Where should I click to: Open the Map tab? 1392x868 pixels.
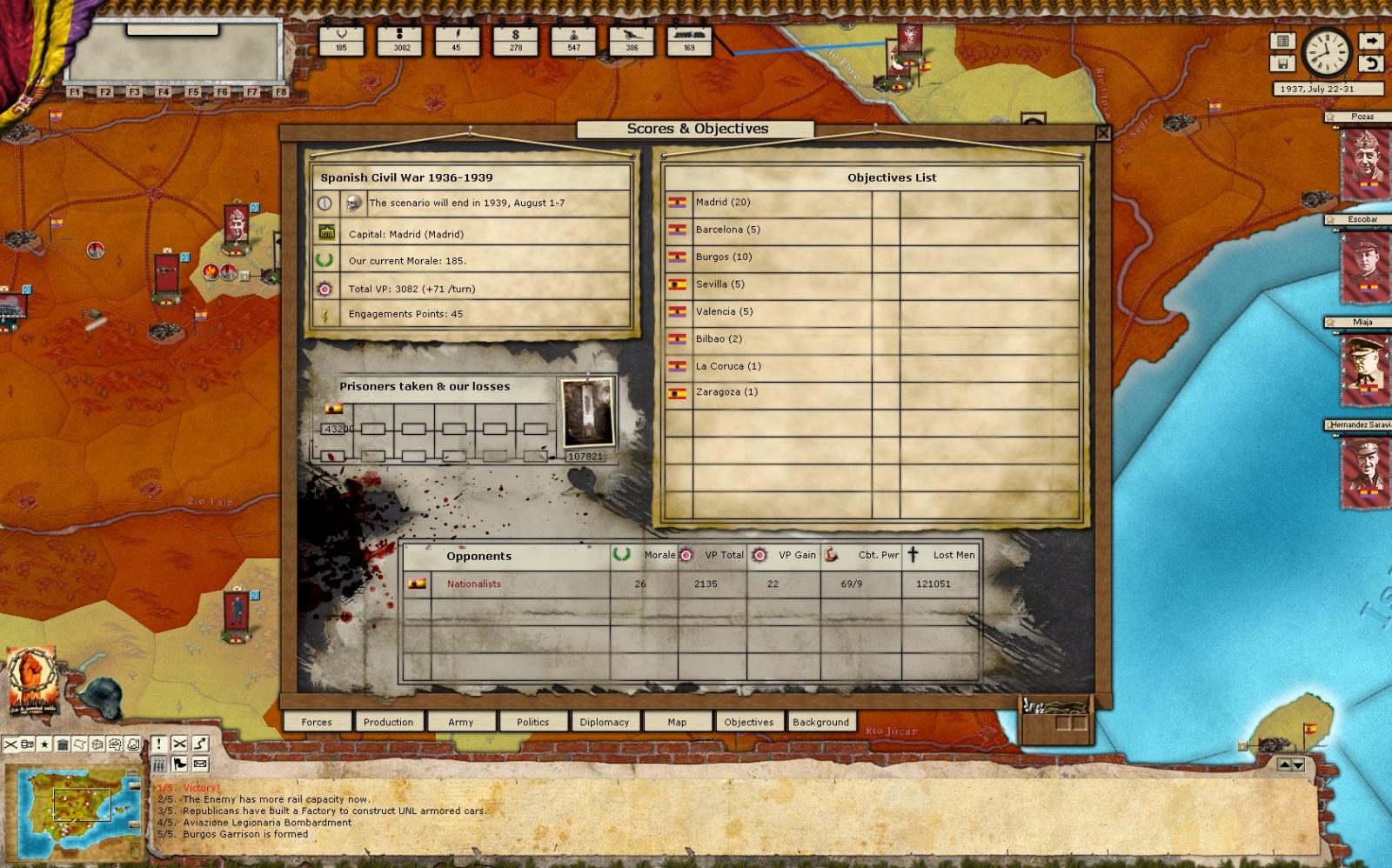tap(677, 722)
